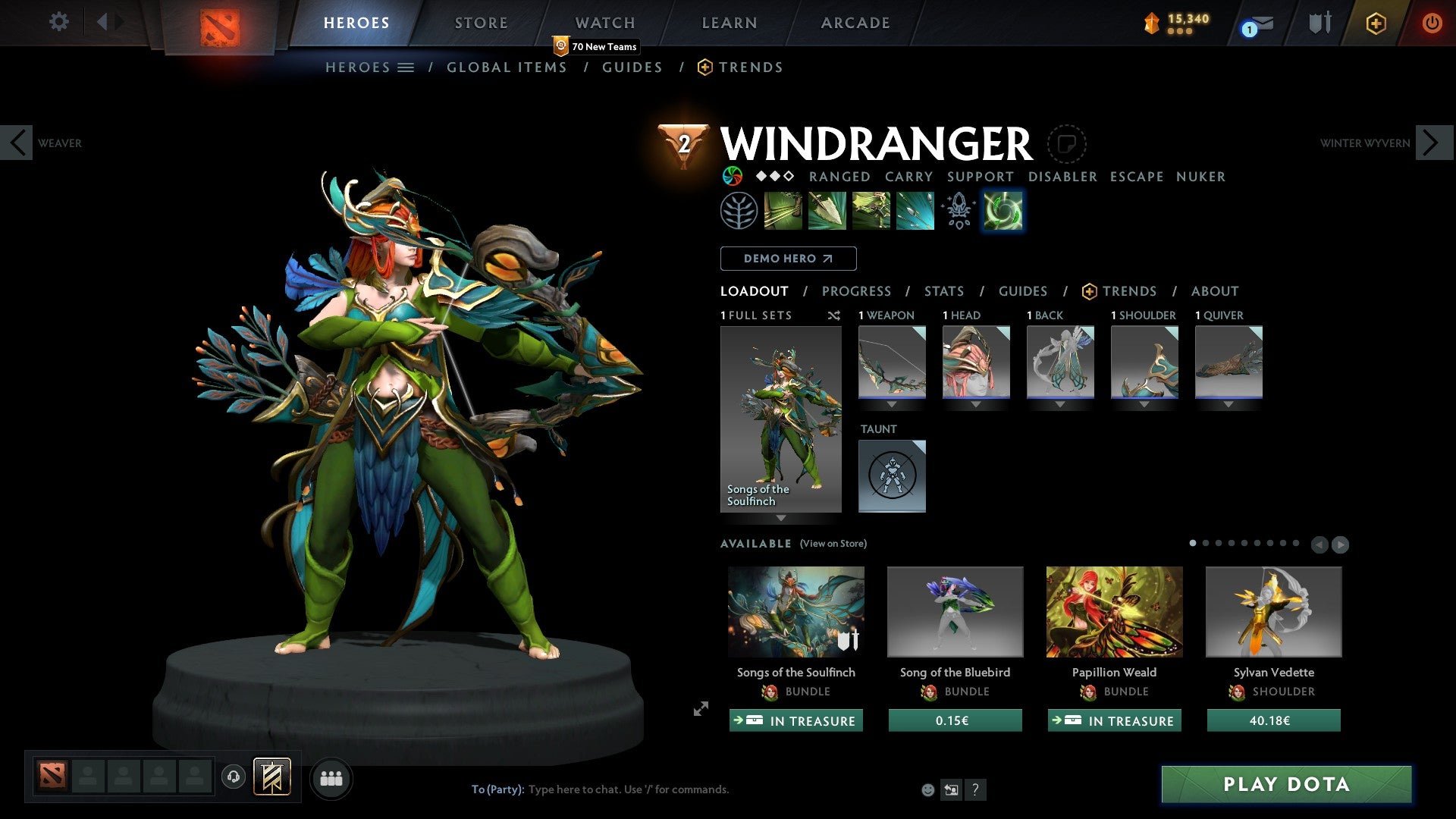Select the Windrun ability icon
This screenshot has height=819, width=1456.
pyautogui.click(x=871, y=210)
